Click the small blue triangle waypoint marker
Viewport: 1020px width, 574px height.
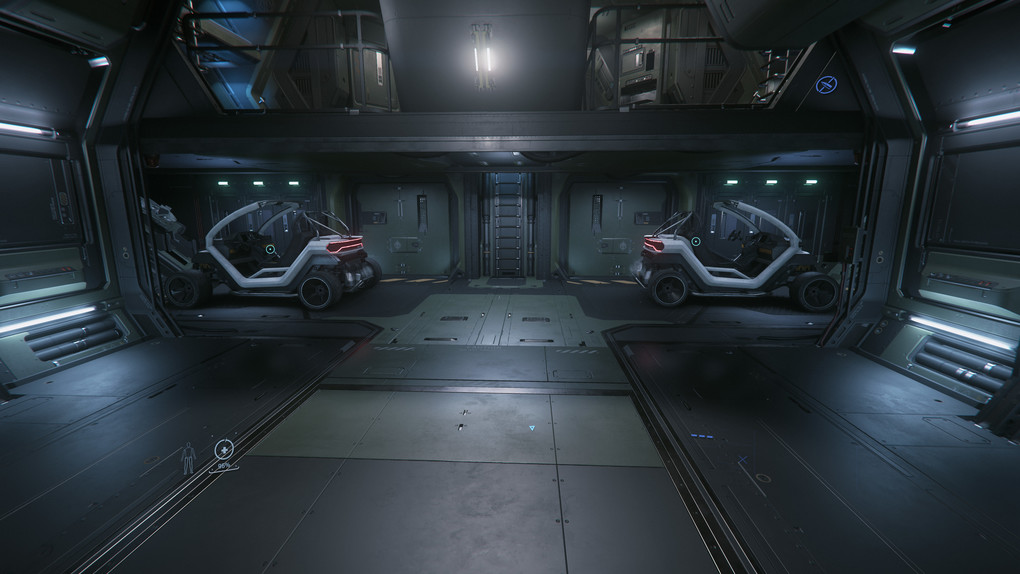click(x=532, y=428)
